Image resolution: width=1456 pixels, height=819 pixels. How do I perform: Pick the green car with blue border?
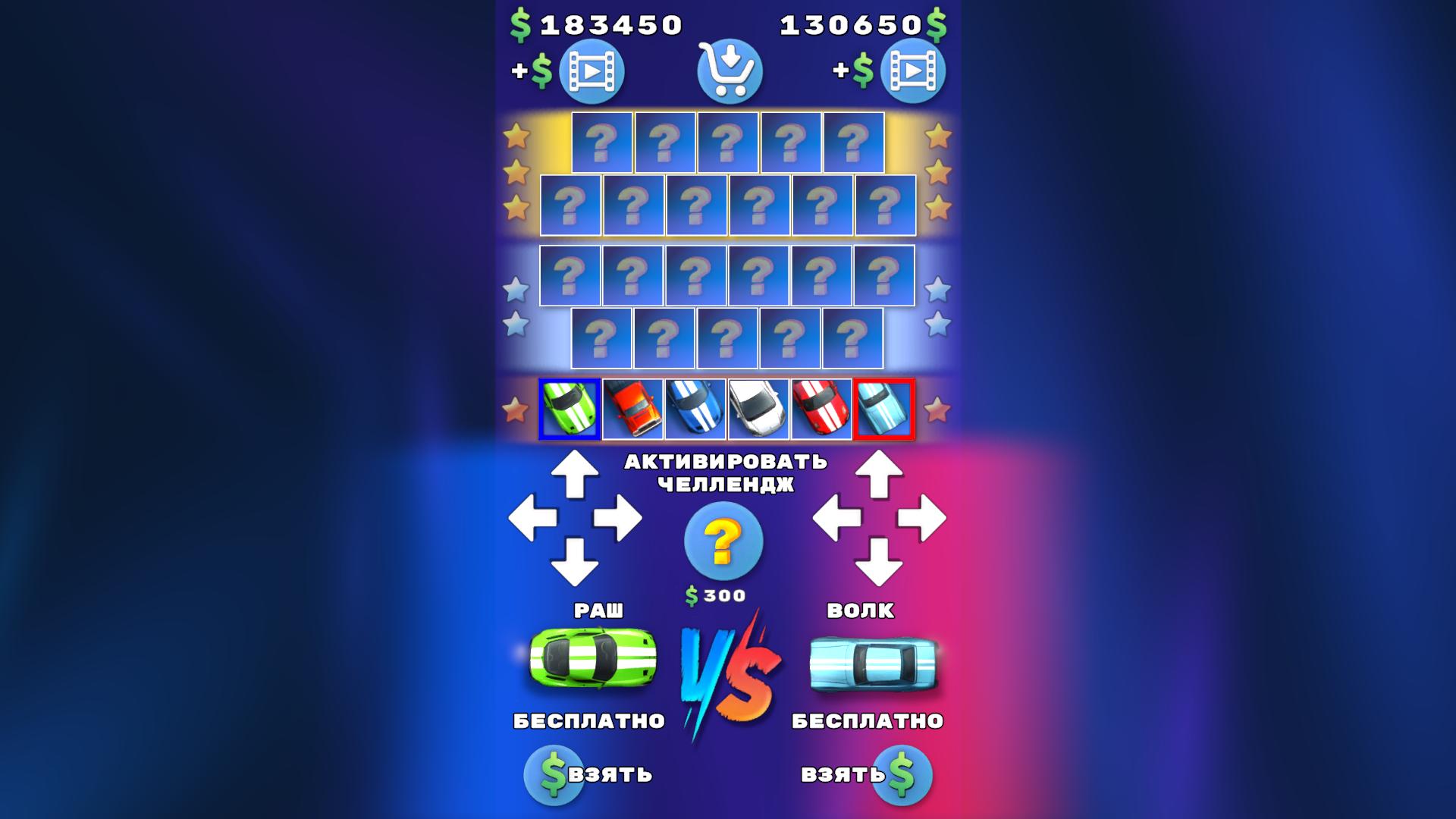[570, 409]
